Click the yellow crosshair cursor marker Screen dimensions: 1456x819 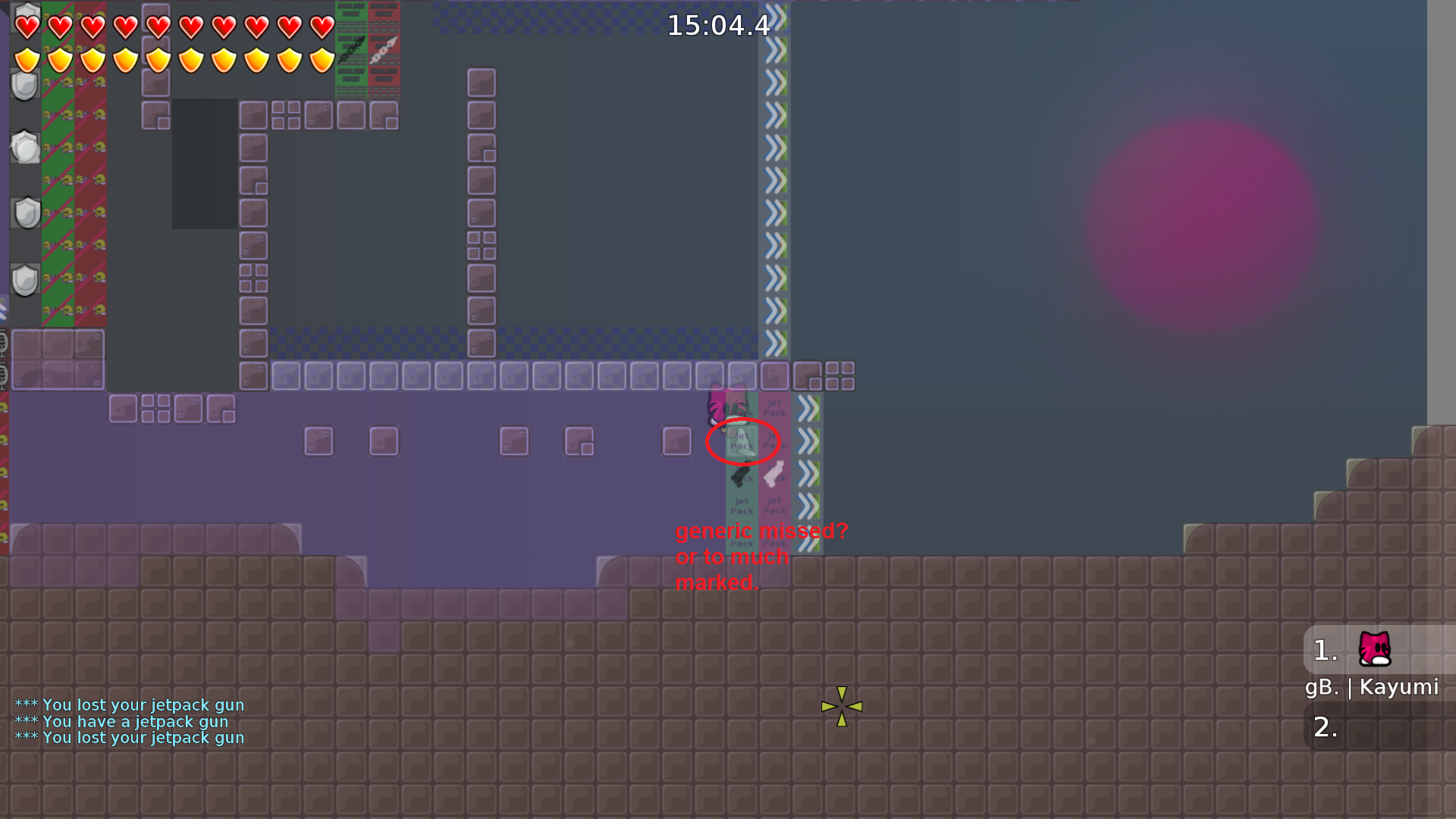pyautogui.click(x=842, y=707)
